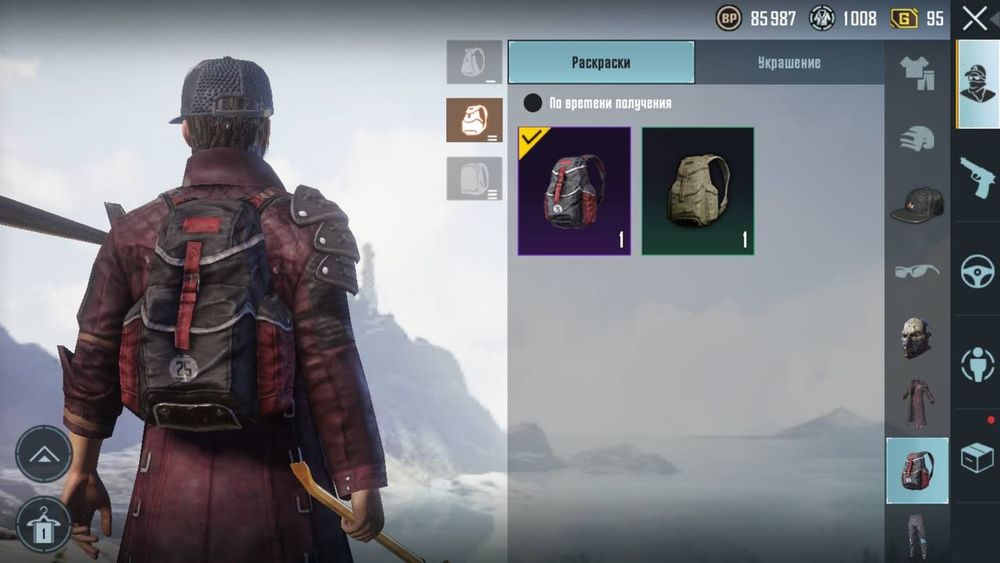Select the red and black backpack skin

click(574, 191)
